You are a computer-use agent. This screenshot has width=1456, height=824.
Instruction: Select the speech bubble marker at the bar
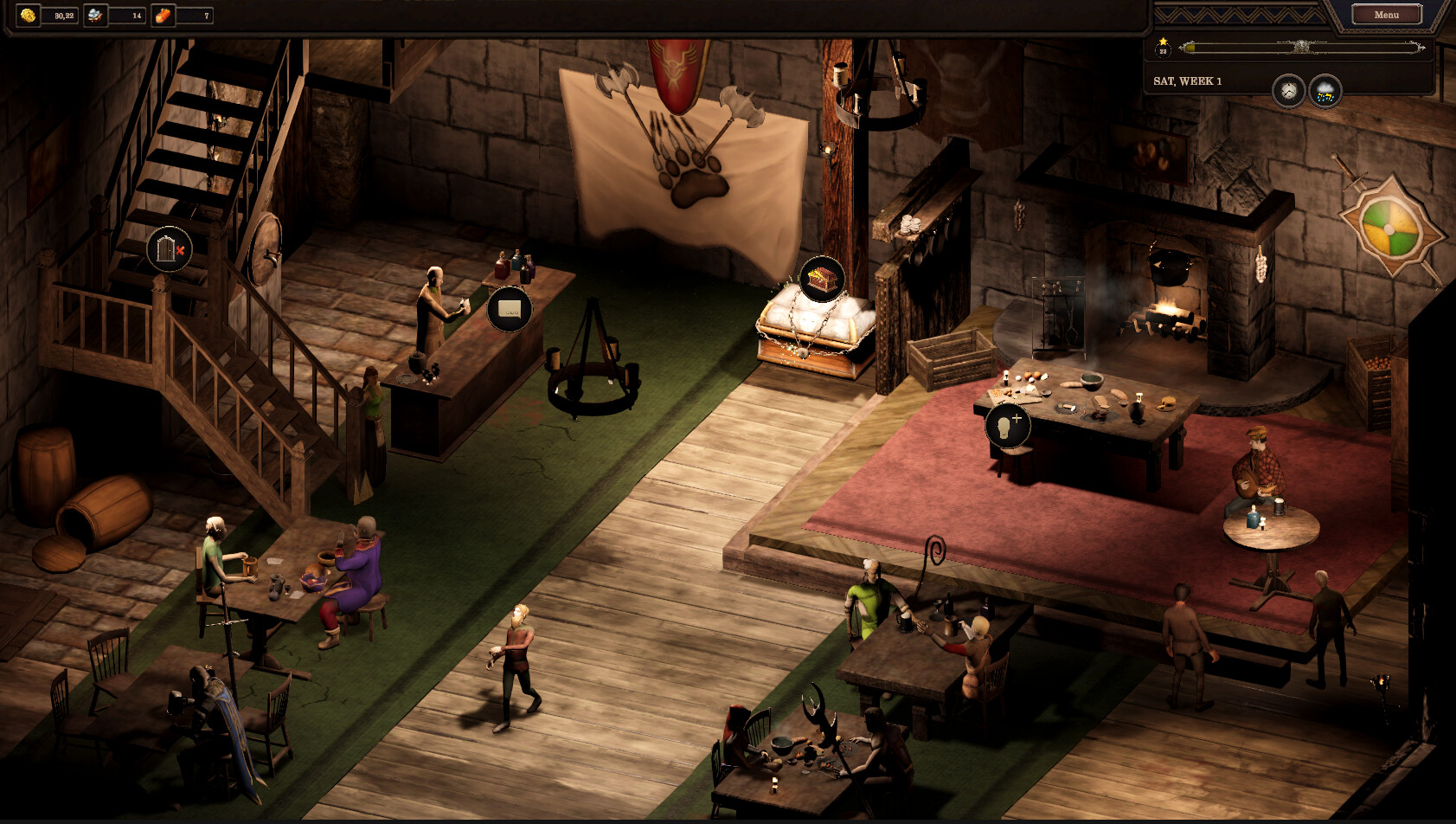(x=509, y=309)
